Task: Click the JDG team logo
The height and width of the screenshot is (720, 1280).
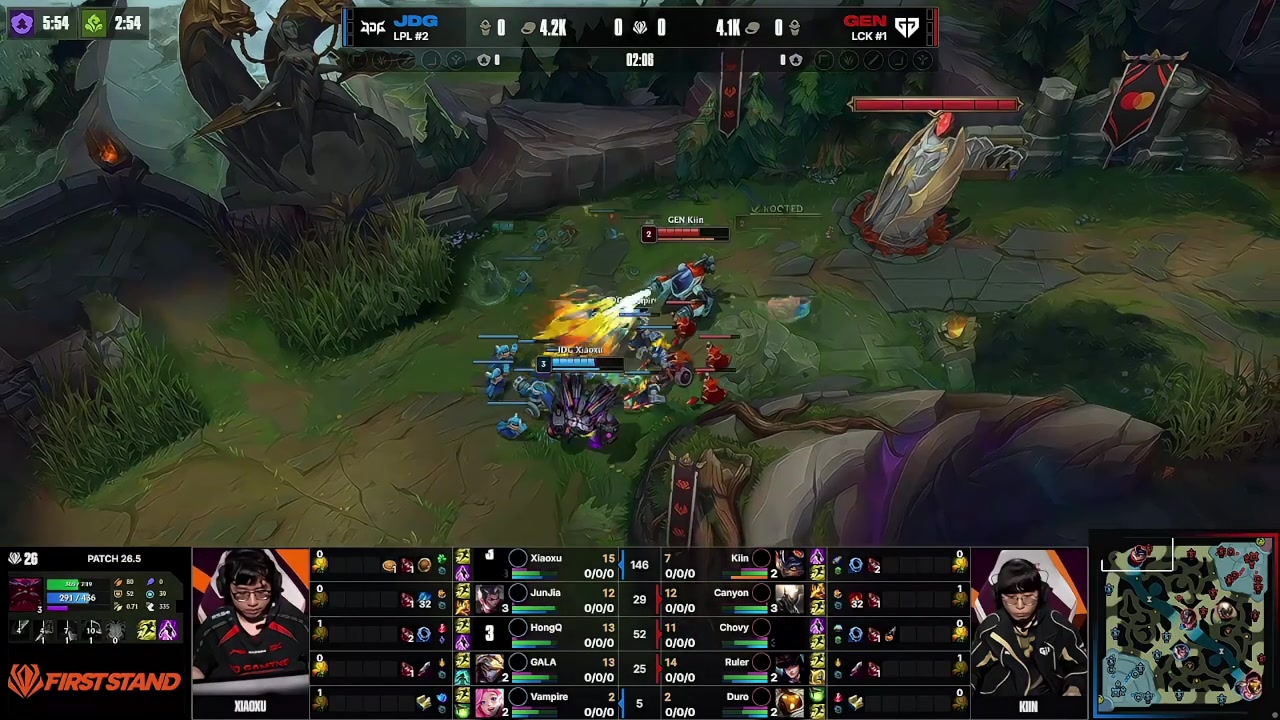Action: [x=372, y=28]
